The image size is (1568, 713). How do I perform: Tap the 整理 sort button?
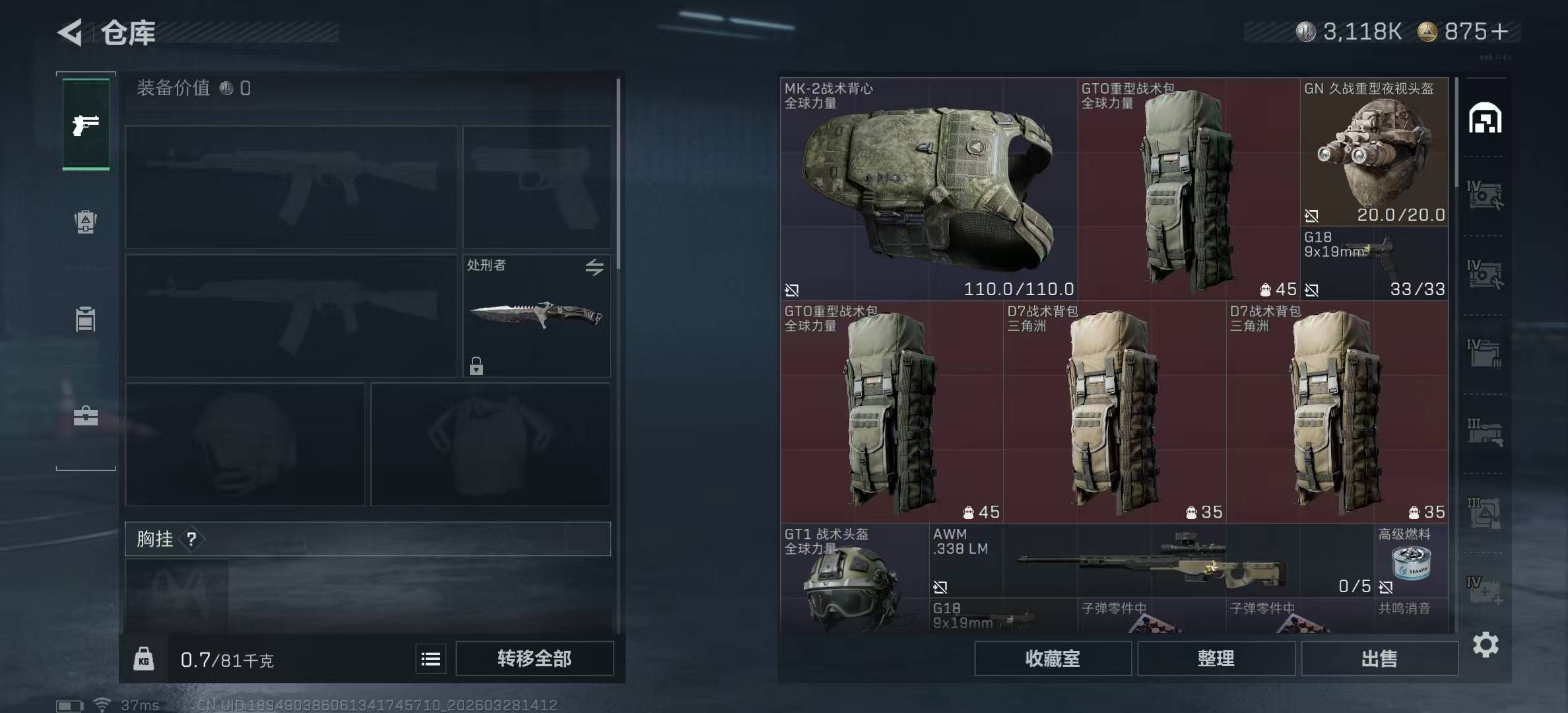[x=1216, y=659]
